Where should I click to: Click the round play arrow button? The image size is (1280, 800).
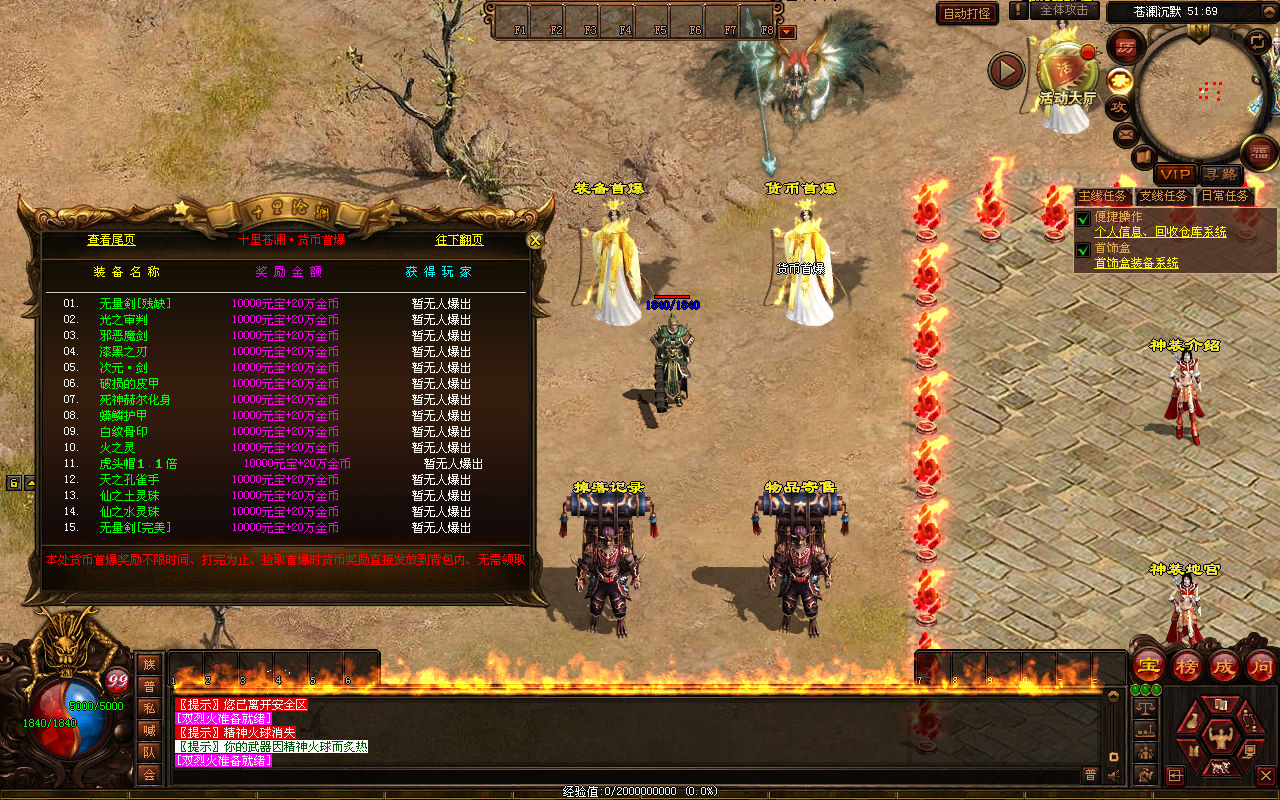1006,70
